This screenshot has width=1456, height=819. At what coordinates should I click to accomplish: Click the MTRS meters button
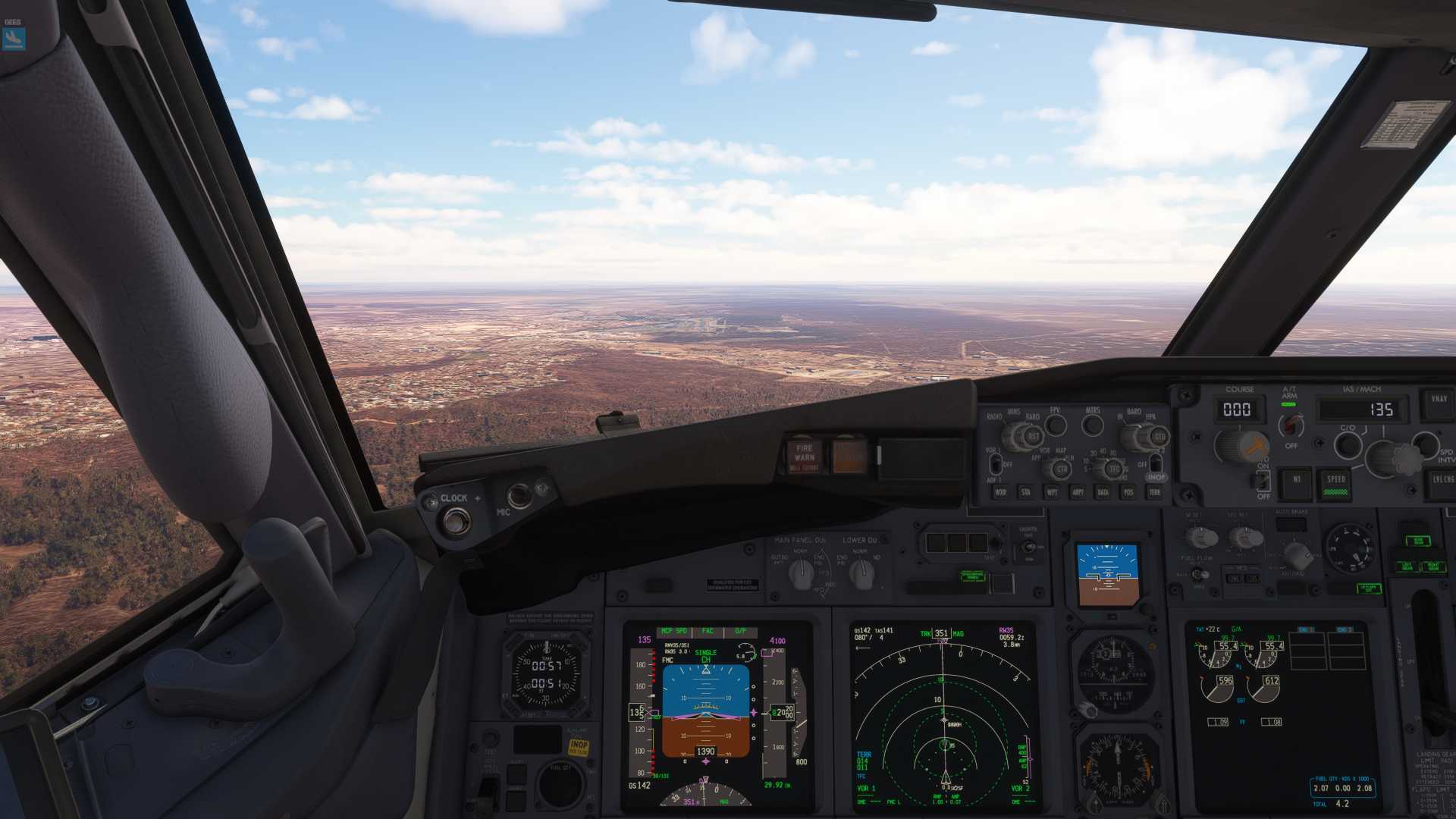(x=1093, y=425)
